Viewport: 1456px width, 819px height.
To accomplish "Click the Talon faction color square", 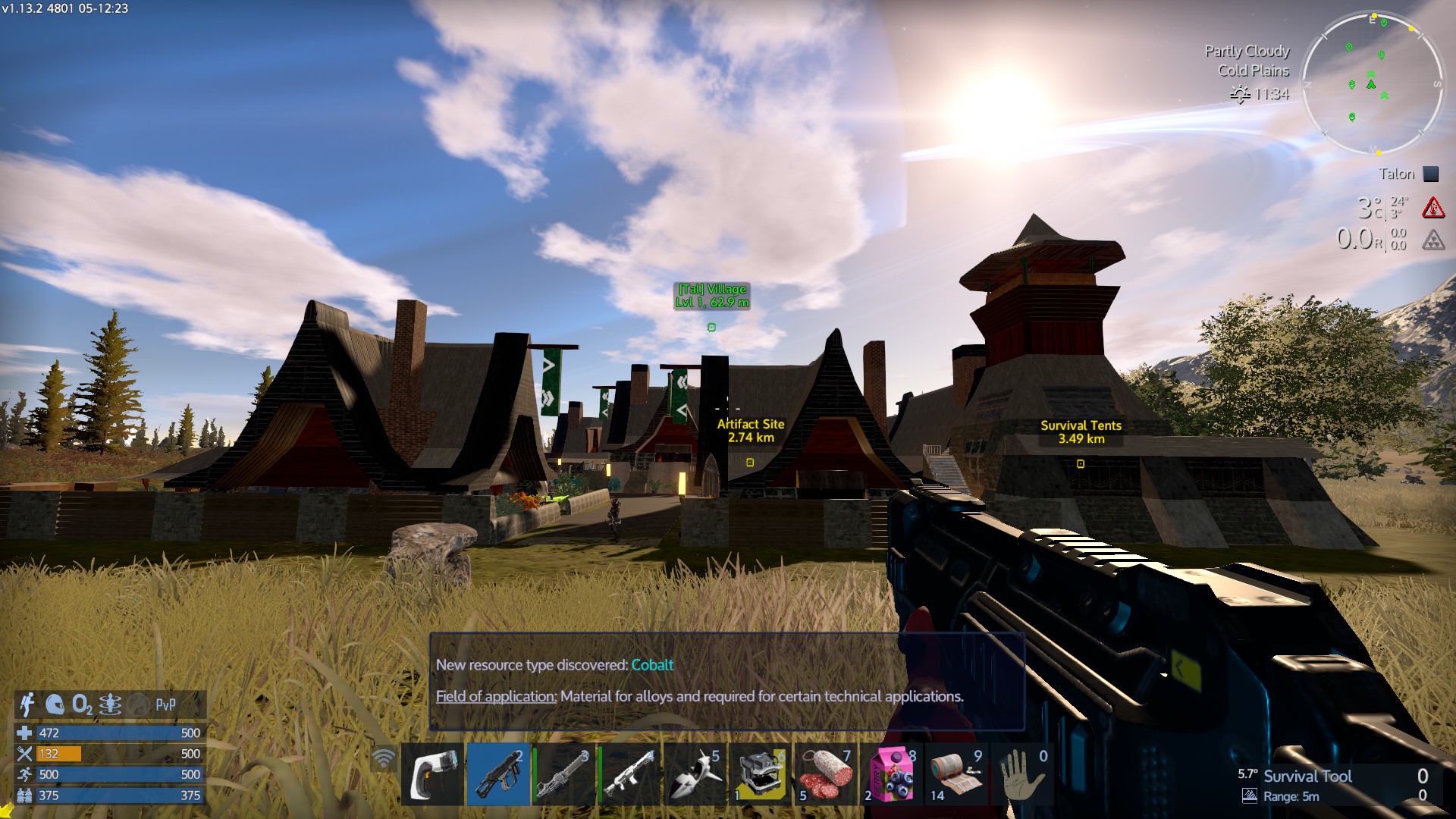I will pos(1431,174).
